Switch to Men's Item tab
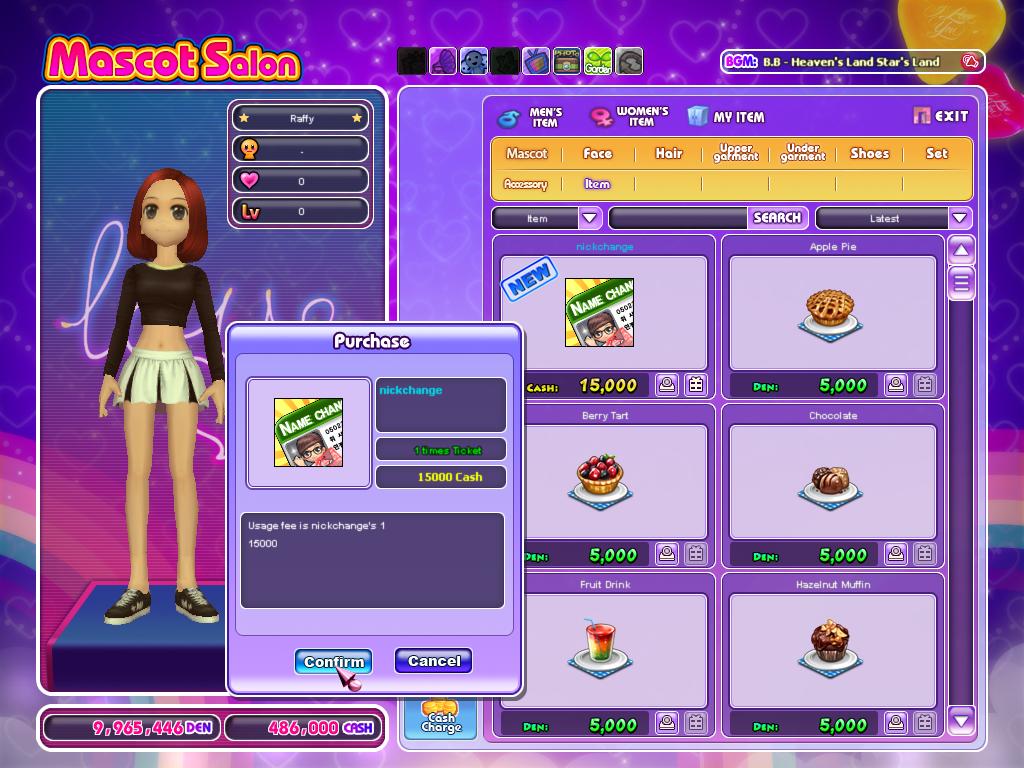Viewport: 1024px width, 768px height. point(531,117)
